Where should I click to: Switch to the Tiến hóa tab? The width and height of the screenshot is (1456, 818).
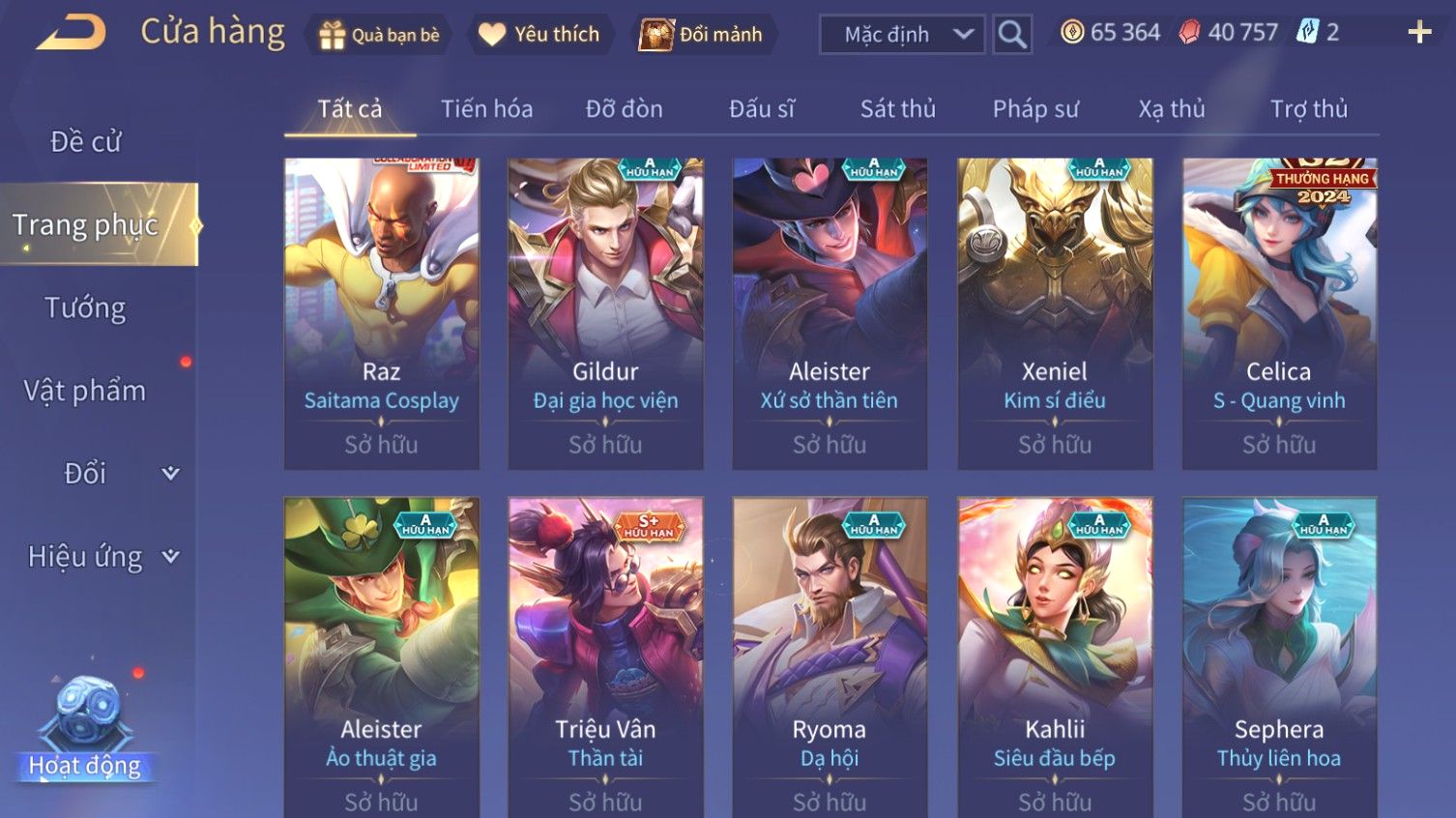coord(486,109)
